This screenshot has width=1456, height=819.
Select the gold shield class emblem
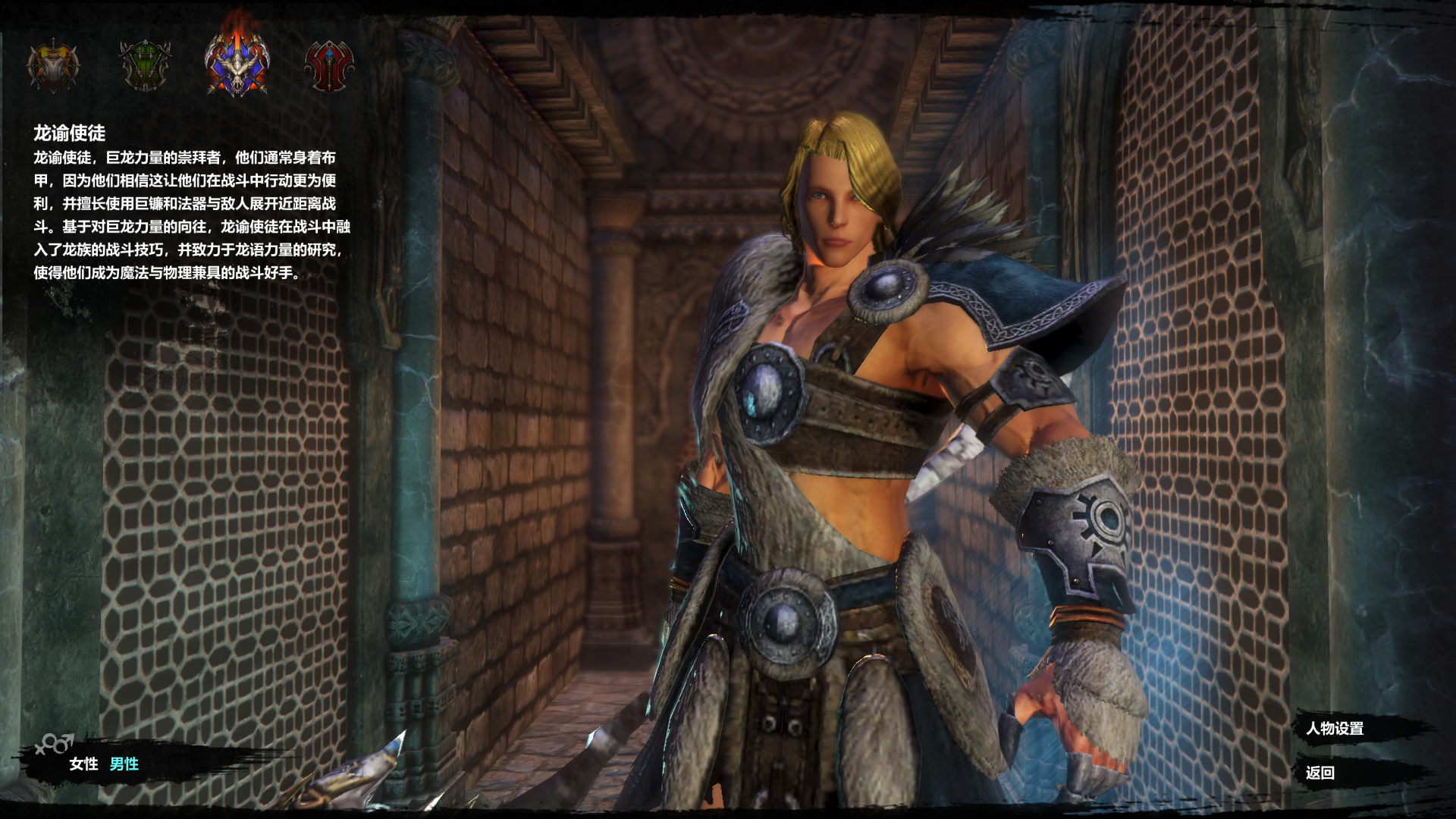click(x=53, y=66)
